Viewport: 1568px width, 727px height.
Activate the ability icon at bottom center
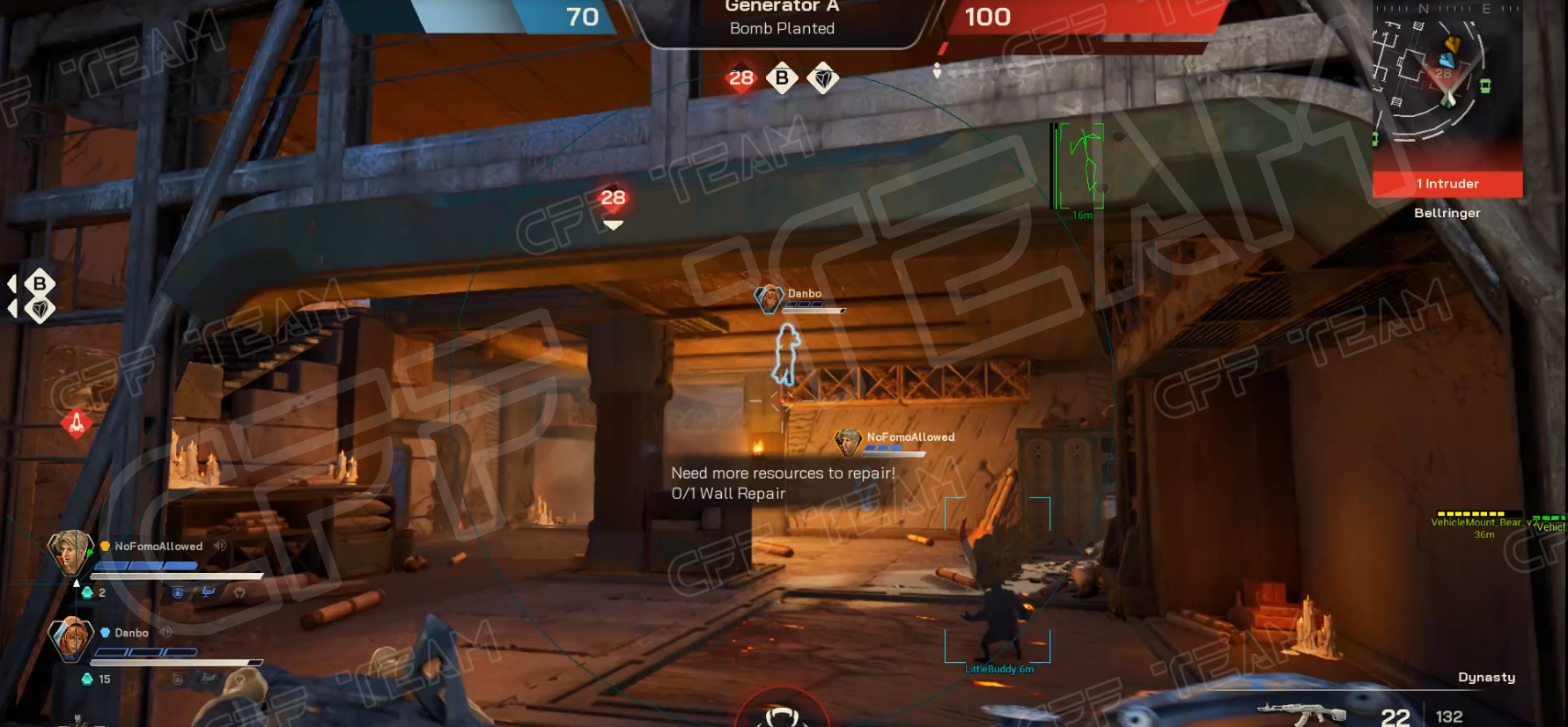781,715
